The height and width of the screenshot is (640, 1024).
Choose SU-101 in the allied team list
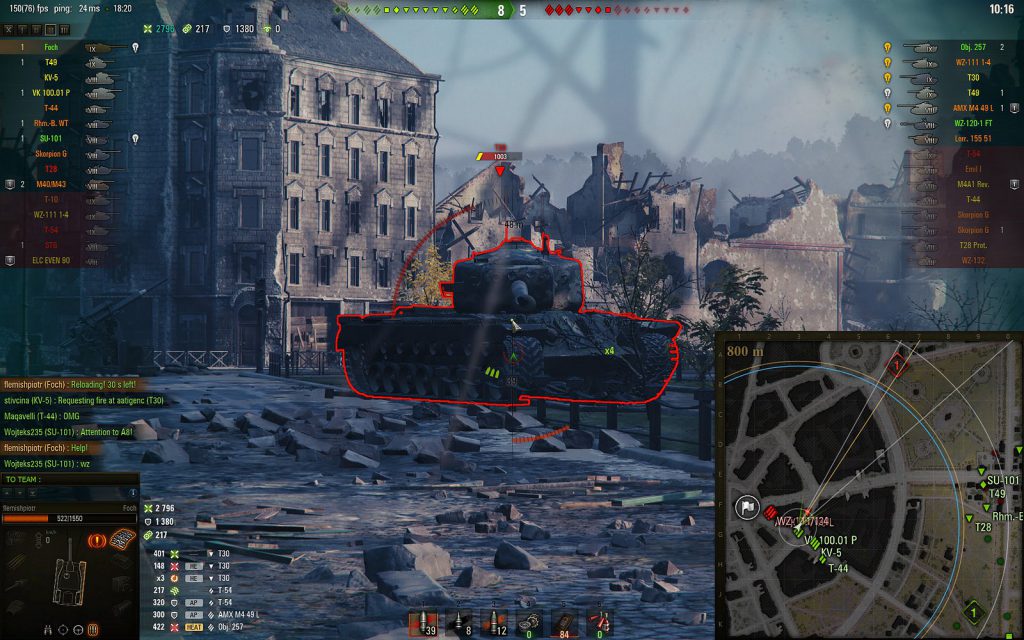coord(52,138)
